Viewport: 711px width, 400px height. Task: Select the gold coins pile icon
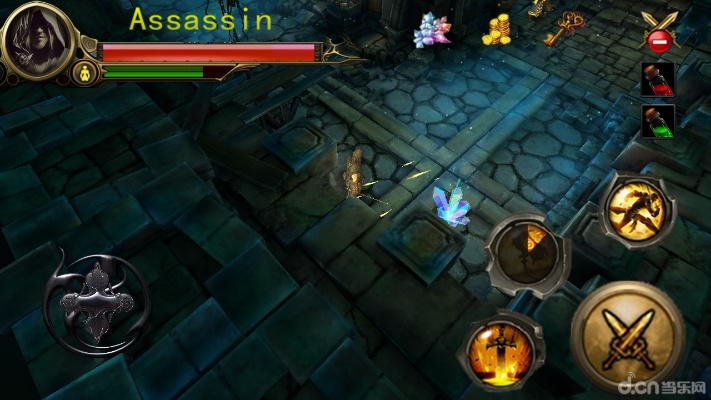497,30
